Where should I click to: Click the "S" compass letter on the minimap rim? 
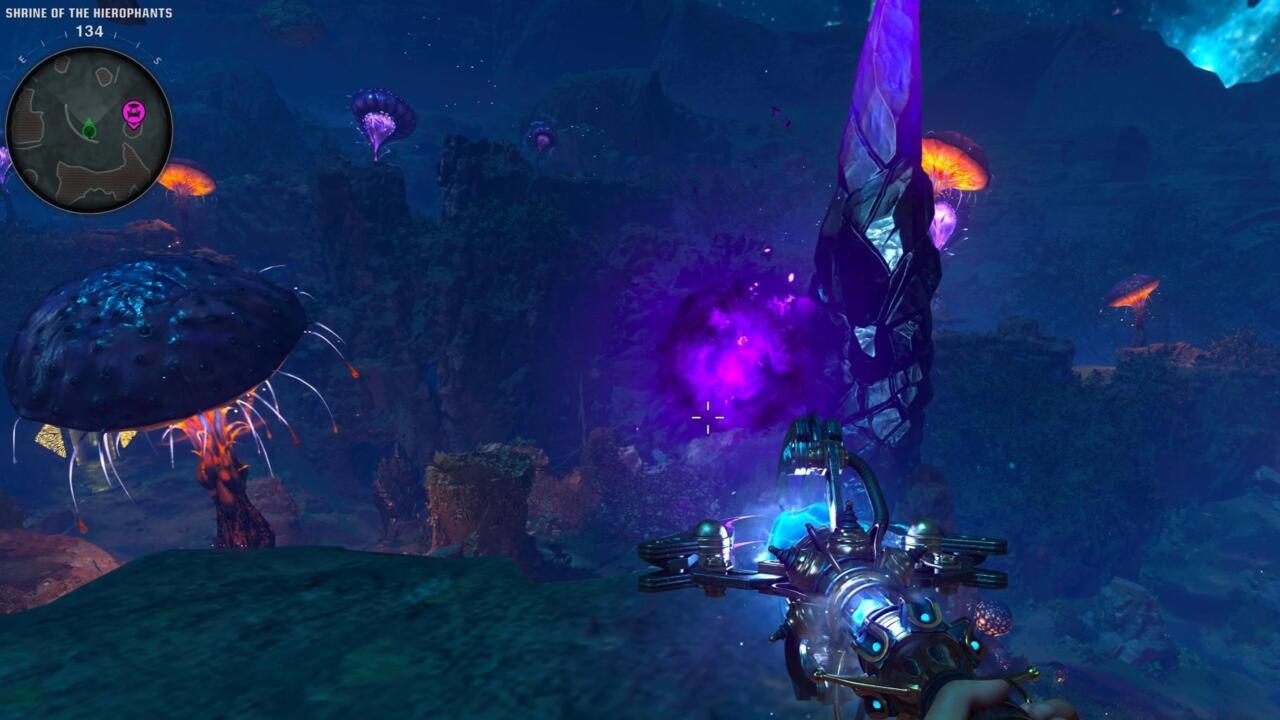click(x=157, y=60)
